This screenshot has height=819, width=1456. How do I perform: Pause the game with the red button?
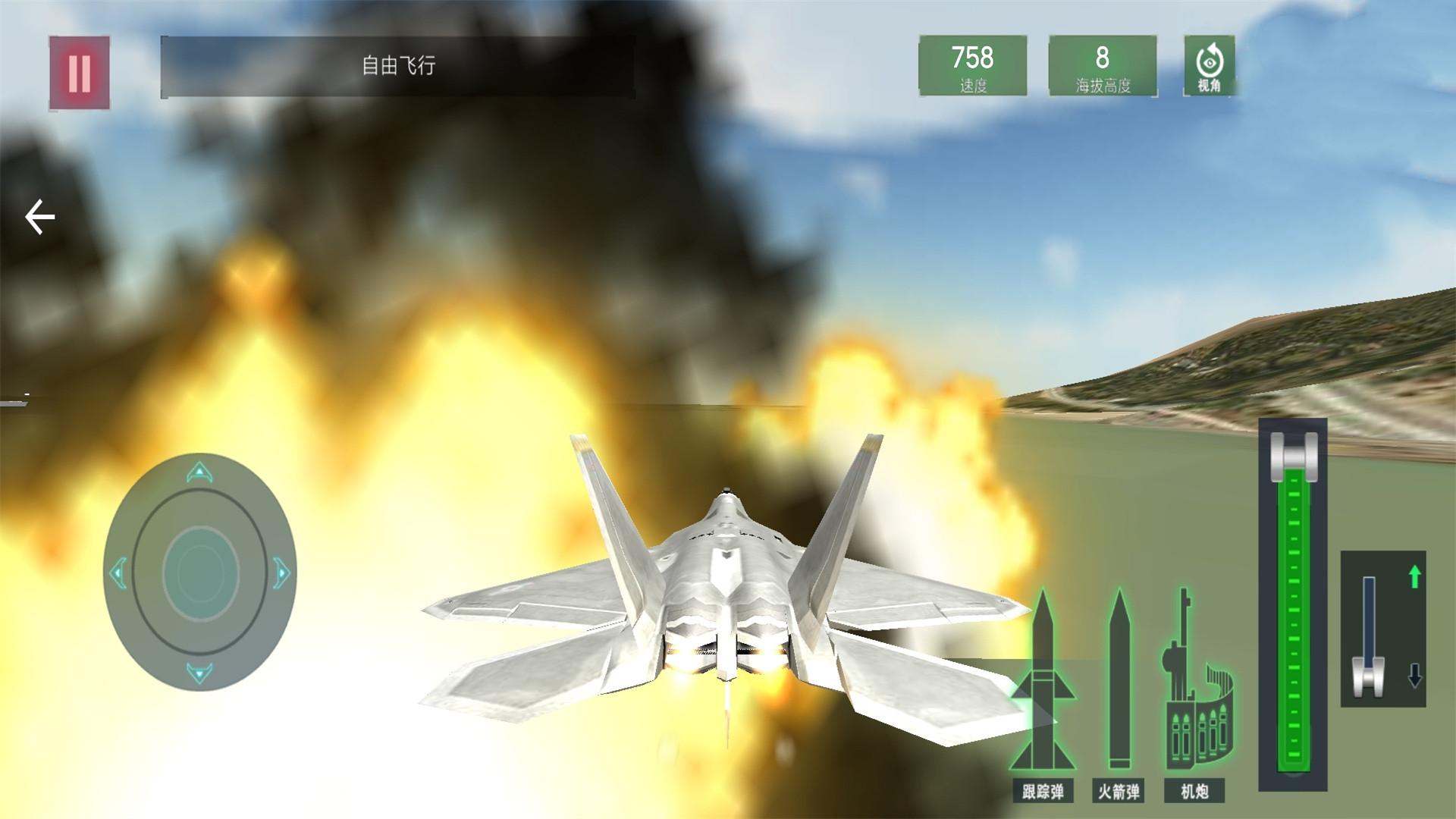[80, 74]
